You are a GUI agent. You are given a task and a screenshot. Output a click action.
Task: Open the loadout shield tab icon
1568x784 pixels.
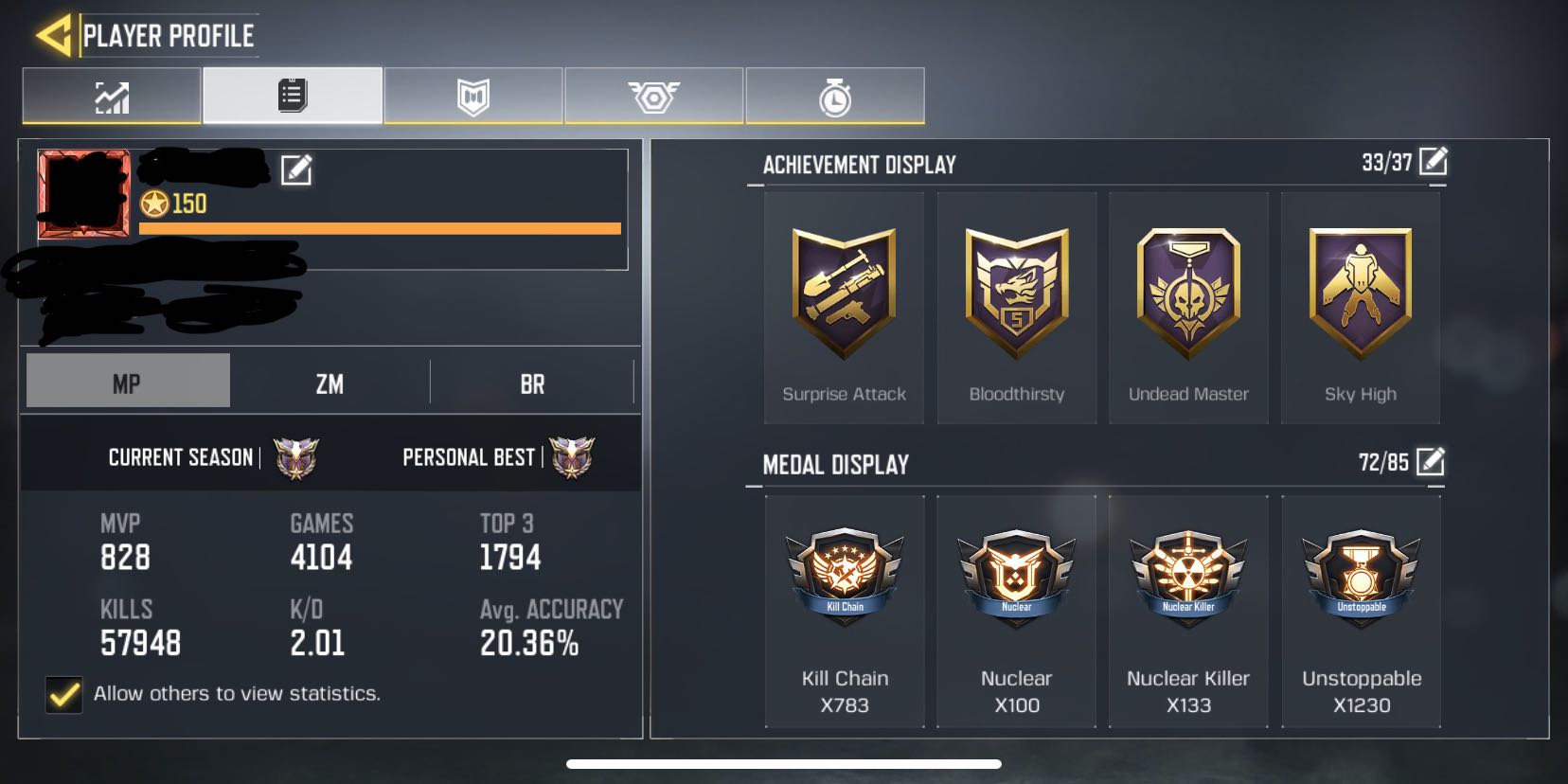pos(472,94)
